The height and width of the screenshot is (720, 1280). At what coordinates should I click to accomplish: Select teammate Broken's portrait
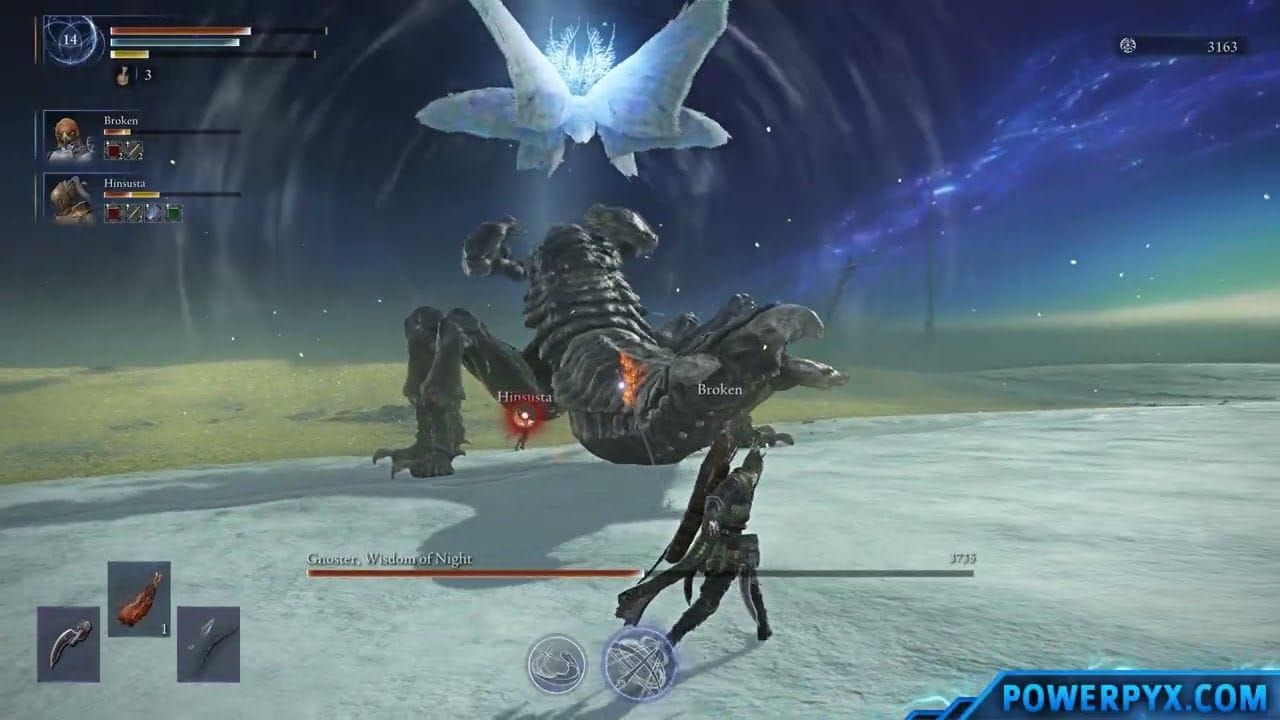tap(70, 137)
